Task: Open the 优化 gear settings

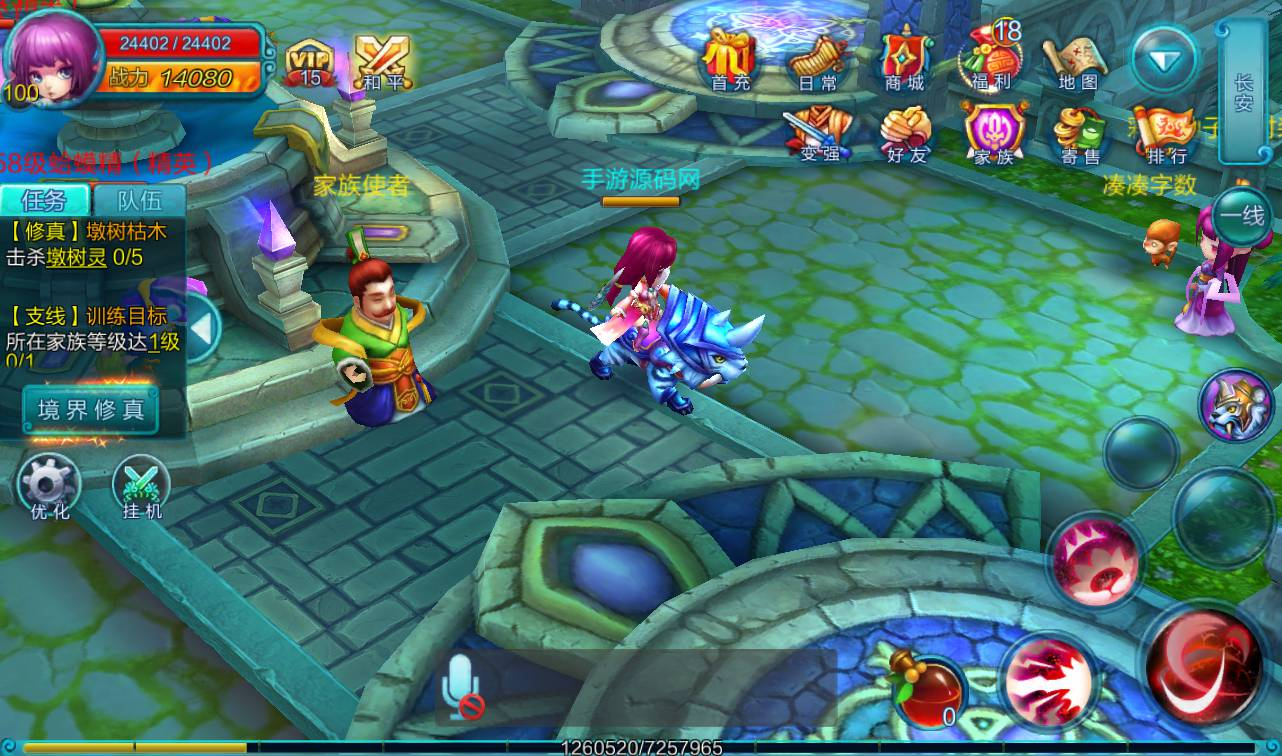Action: [50, 487]
